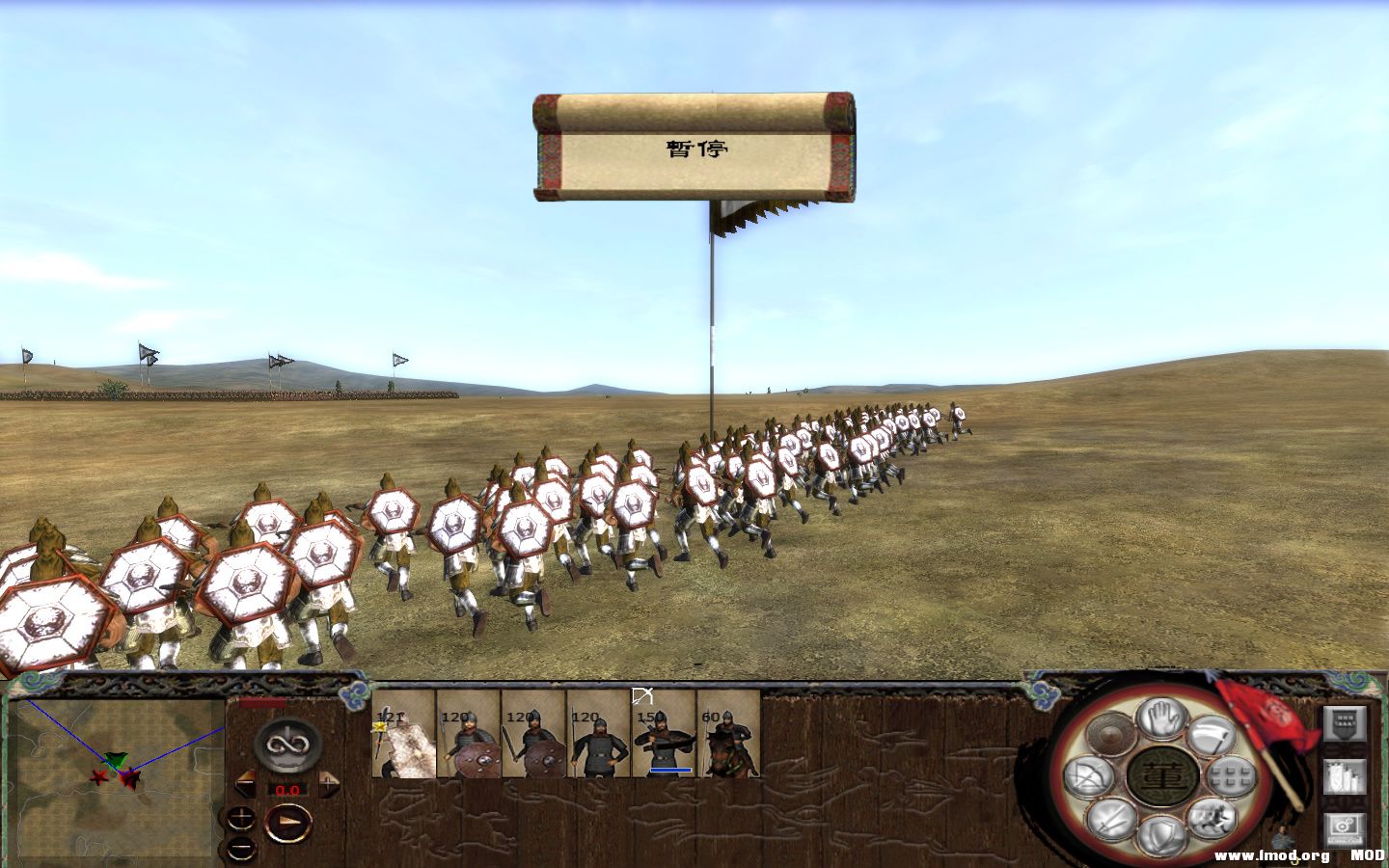Open the army scroll panel icon on the right
Screen dimensions: 1389x868
click(1342, 777)
